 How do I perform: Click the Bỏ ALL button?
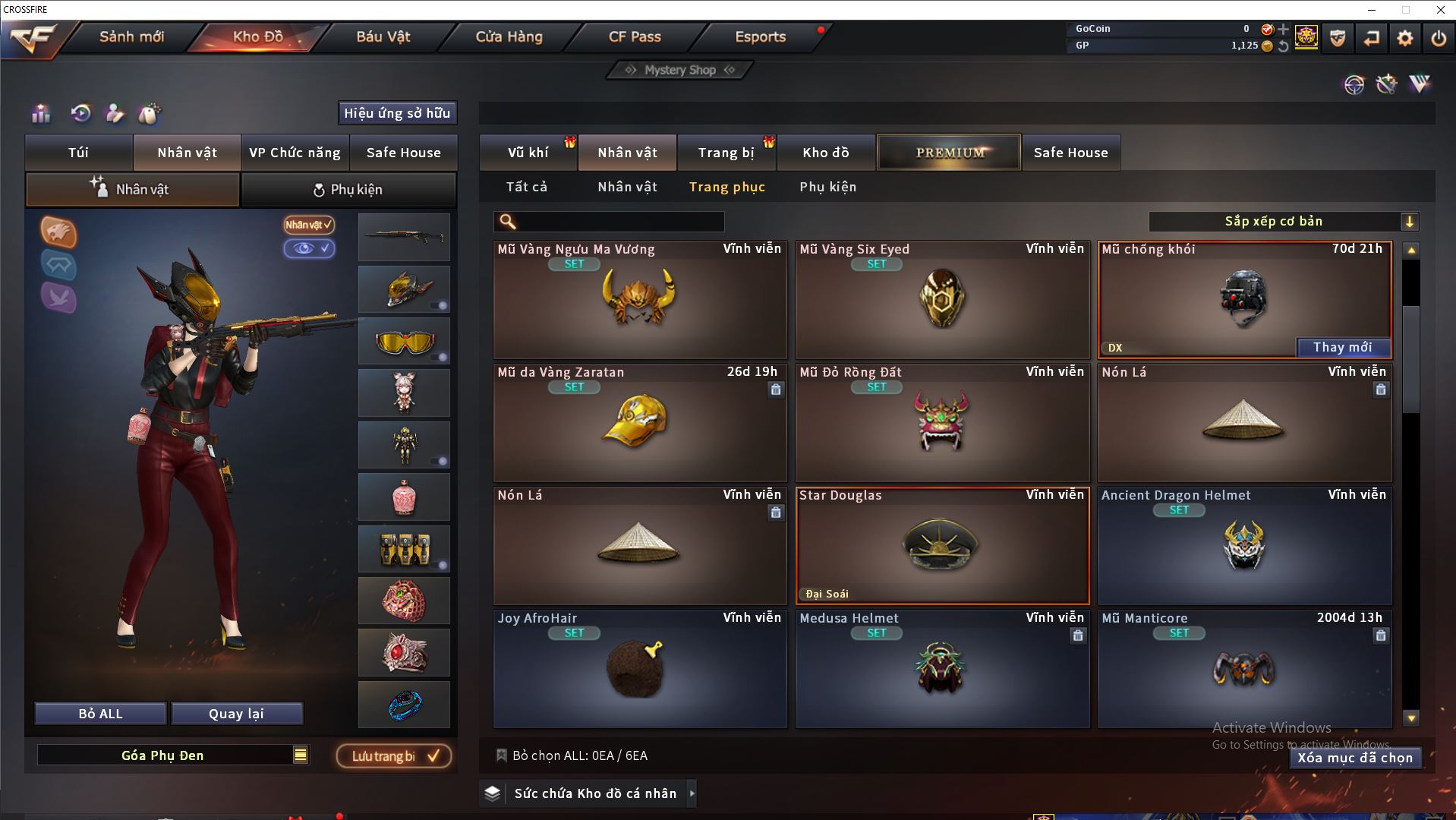pos(100,714)
